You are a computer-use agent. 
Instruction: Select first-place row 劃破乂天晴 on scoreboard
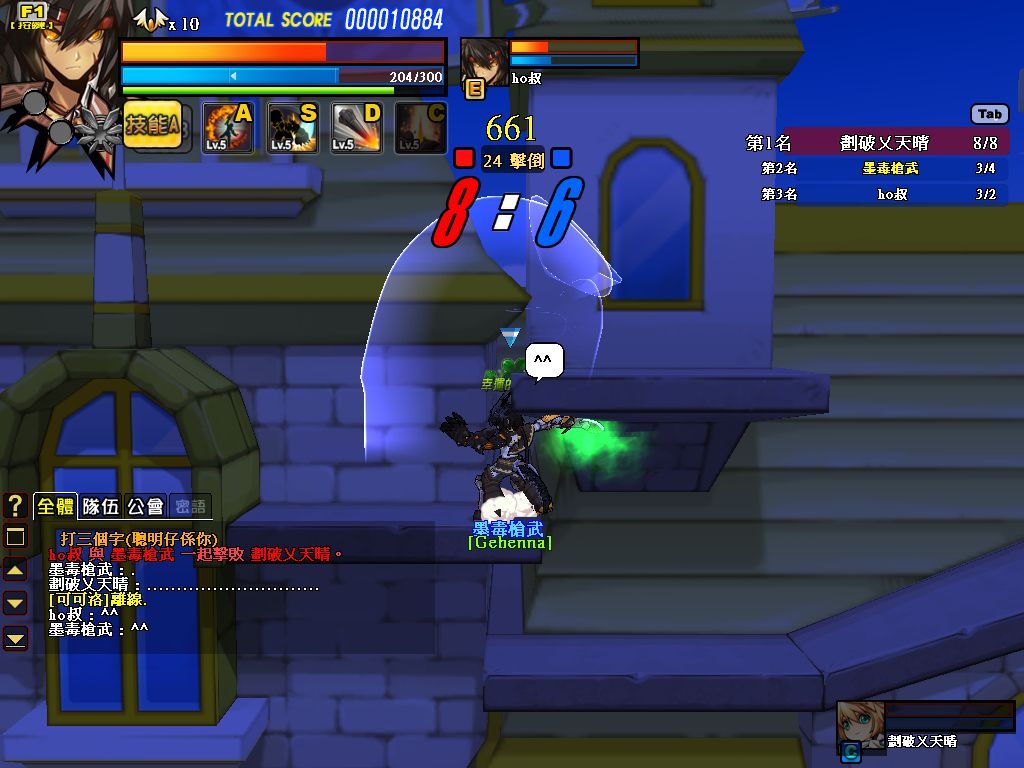click(x=876, y=143)
